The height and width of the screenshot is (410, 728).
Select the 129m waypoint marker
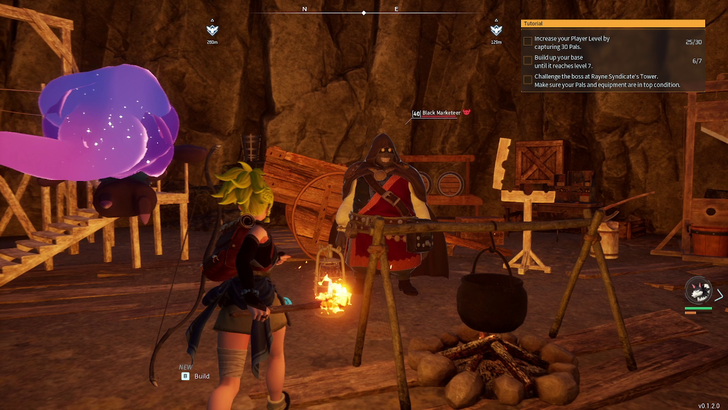coord(496,30)
